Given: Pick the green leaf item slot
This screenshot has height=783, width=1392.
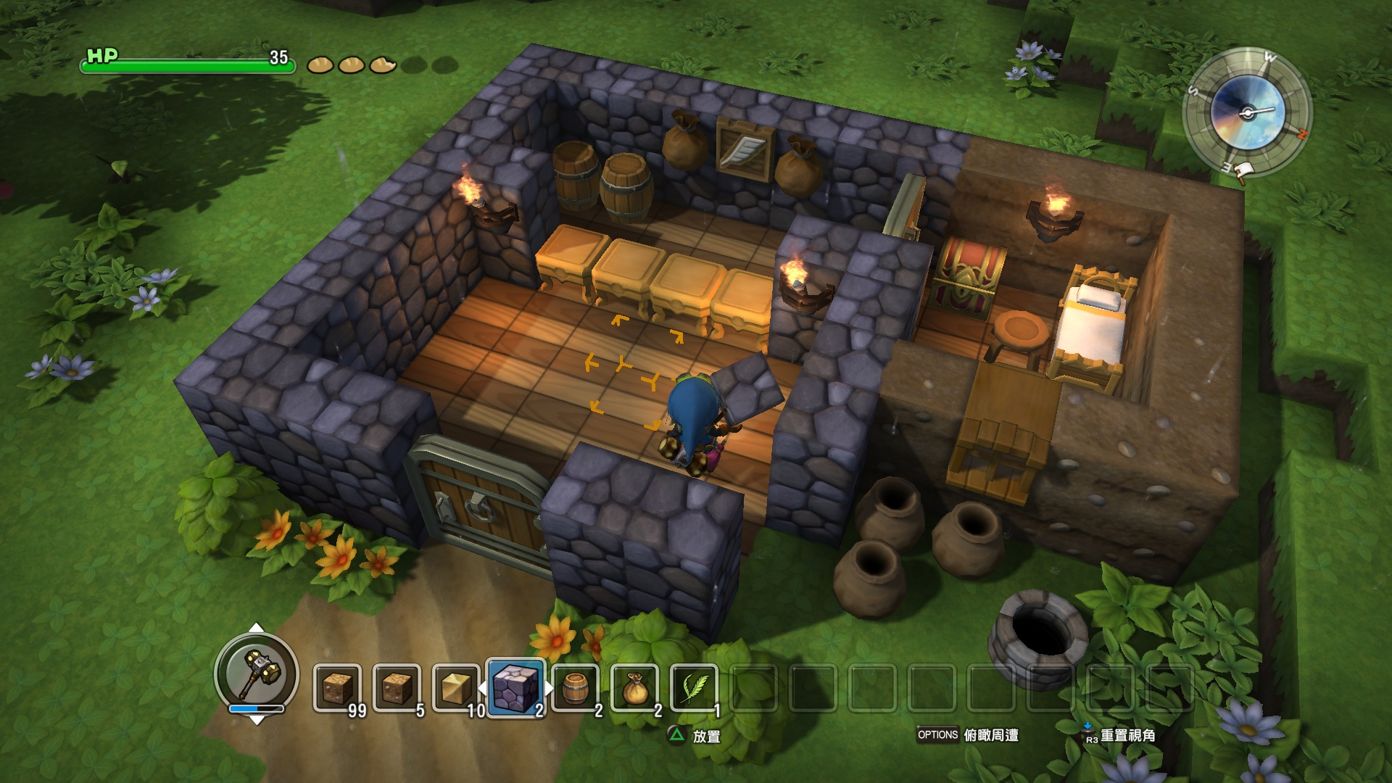Looking at the screenshot, I should (x=694, y=688).
